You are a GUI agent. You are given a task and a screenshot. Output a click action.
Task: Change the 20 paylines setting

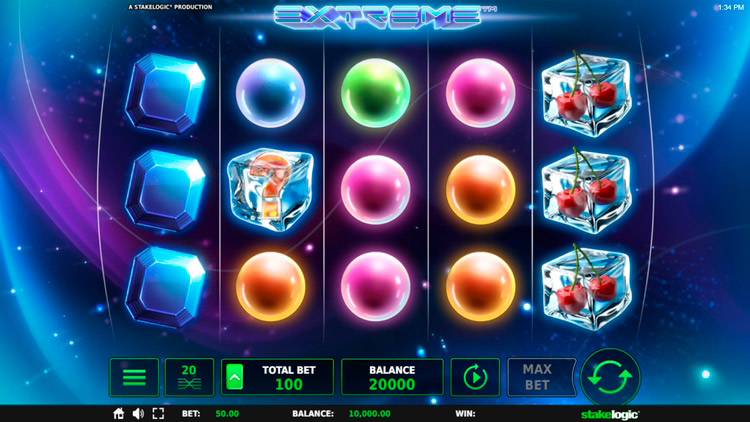[189, 377]
